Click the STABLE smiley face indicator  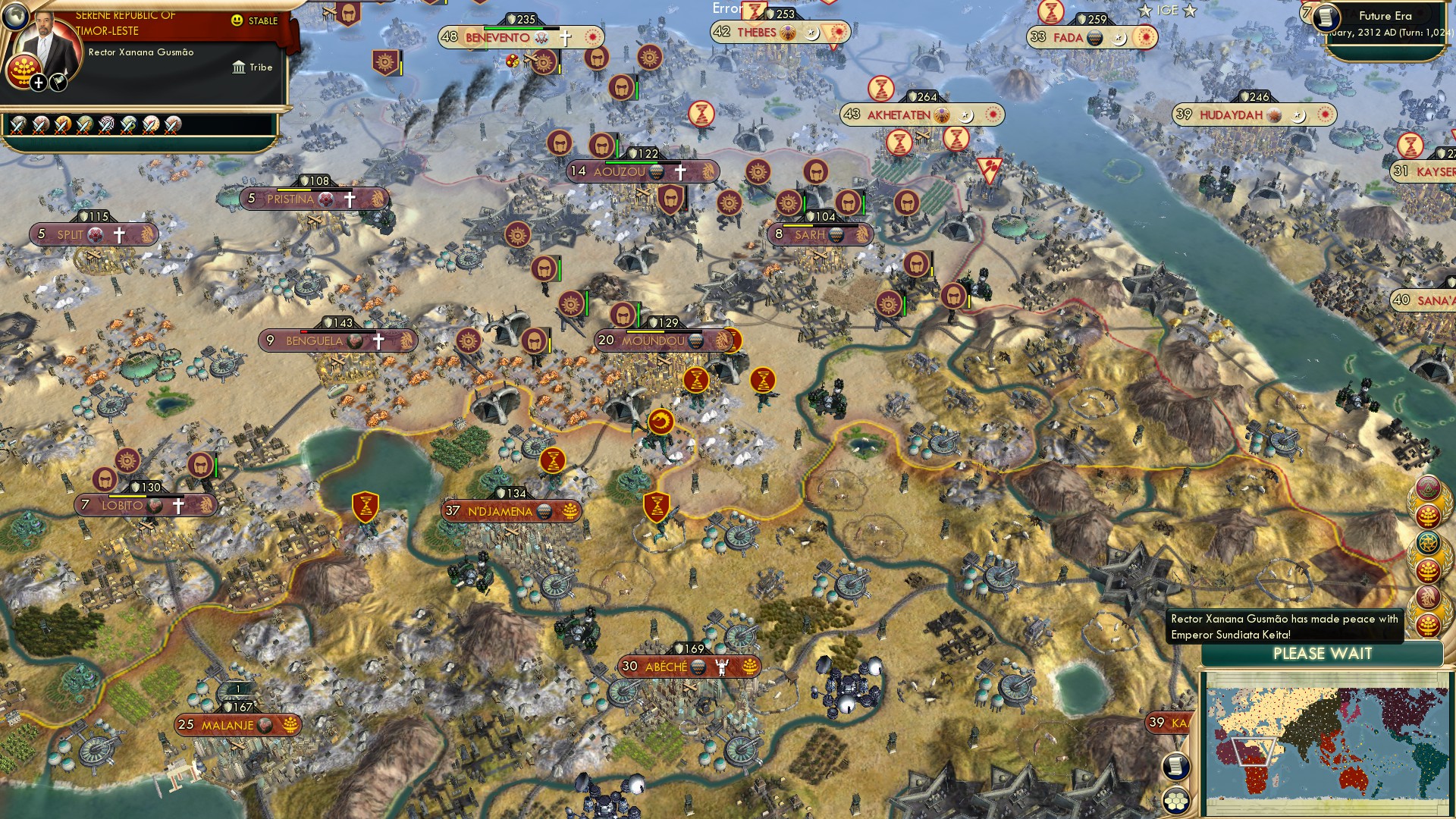(237, 22)
